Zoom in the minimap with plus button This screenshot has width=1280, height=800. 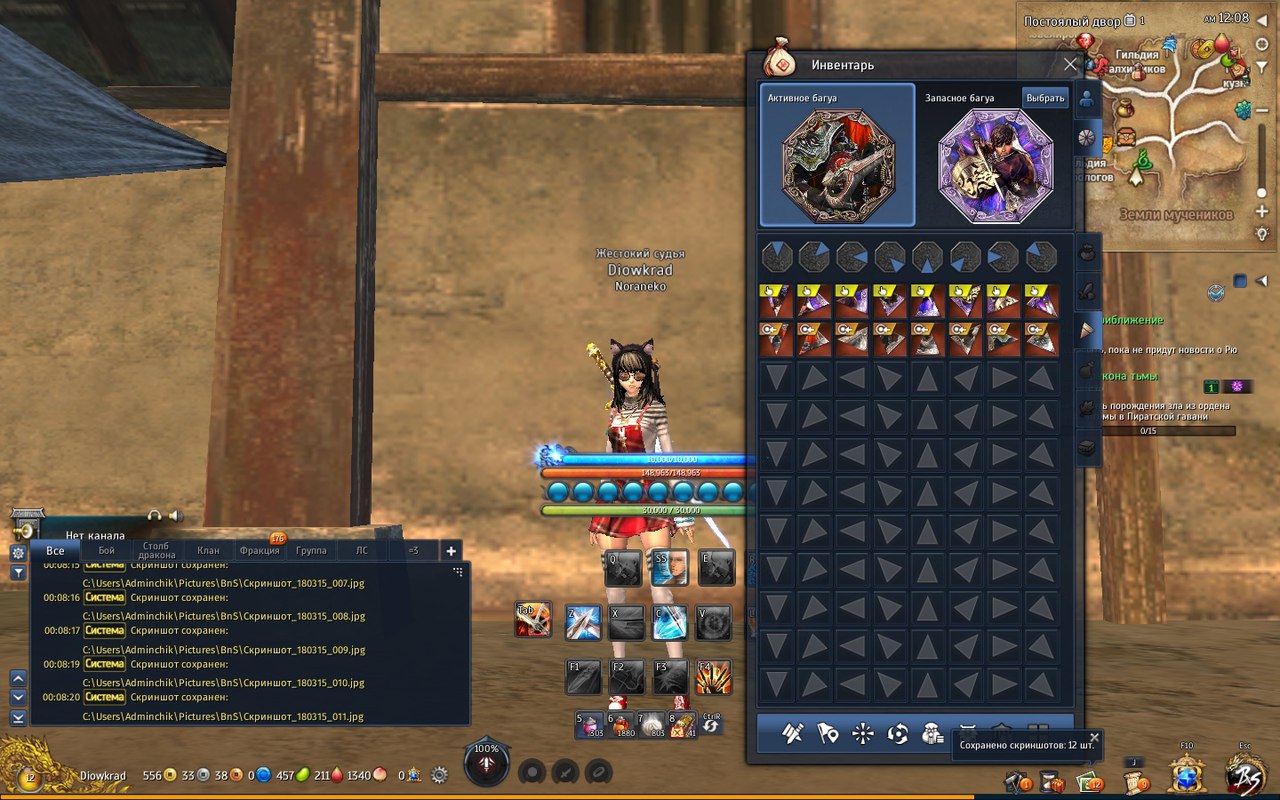coord(1262,212)
